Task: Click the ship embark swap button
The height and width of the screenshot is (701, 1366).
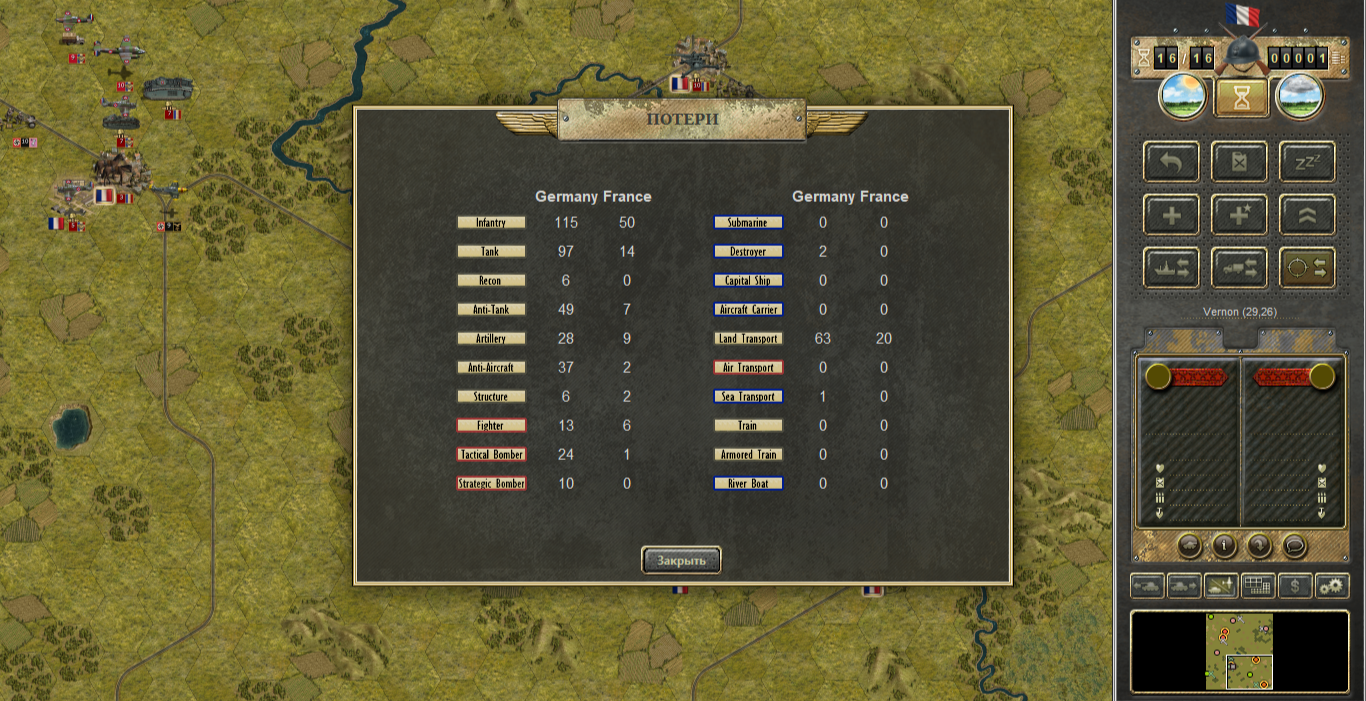Action: tap(1172, 268)
